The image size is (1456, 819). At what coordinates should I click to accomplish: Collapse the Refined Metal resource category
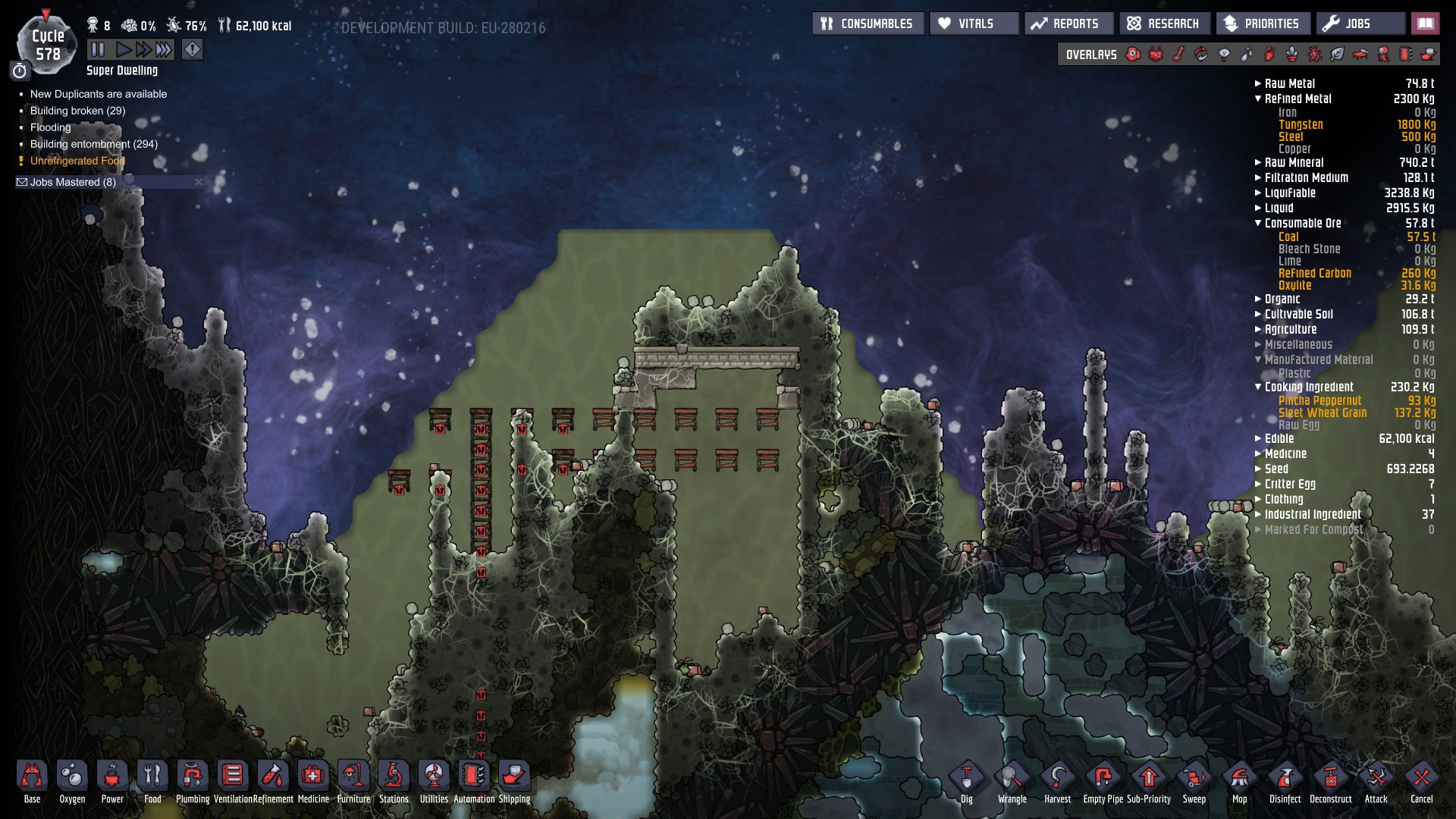pyautogui.click(x=1259, y=99)
